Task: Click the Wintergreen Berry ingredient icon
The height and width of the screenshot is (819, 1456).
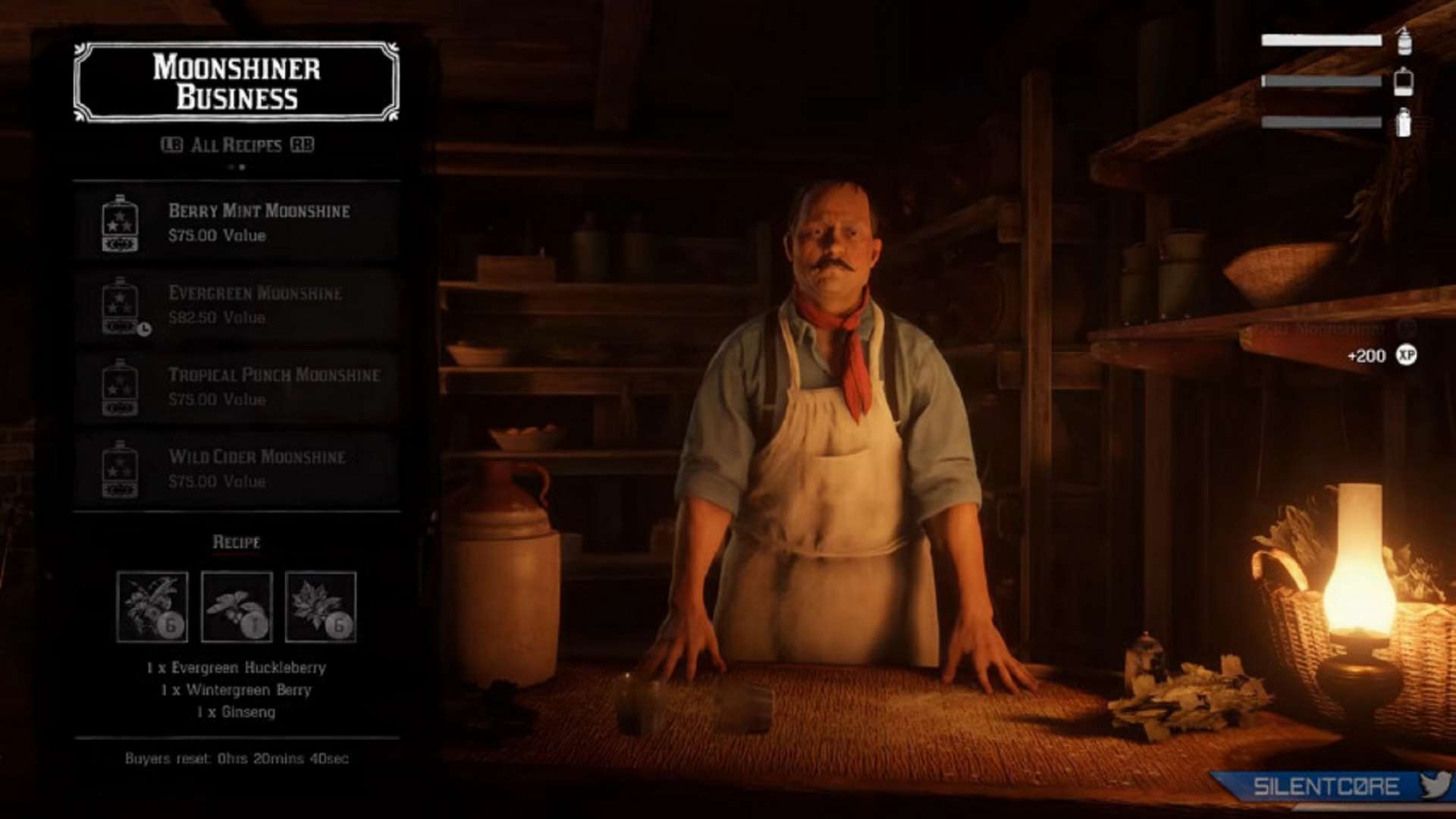Action: coord(237,607)
